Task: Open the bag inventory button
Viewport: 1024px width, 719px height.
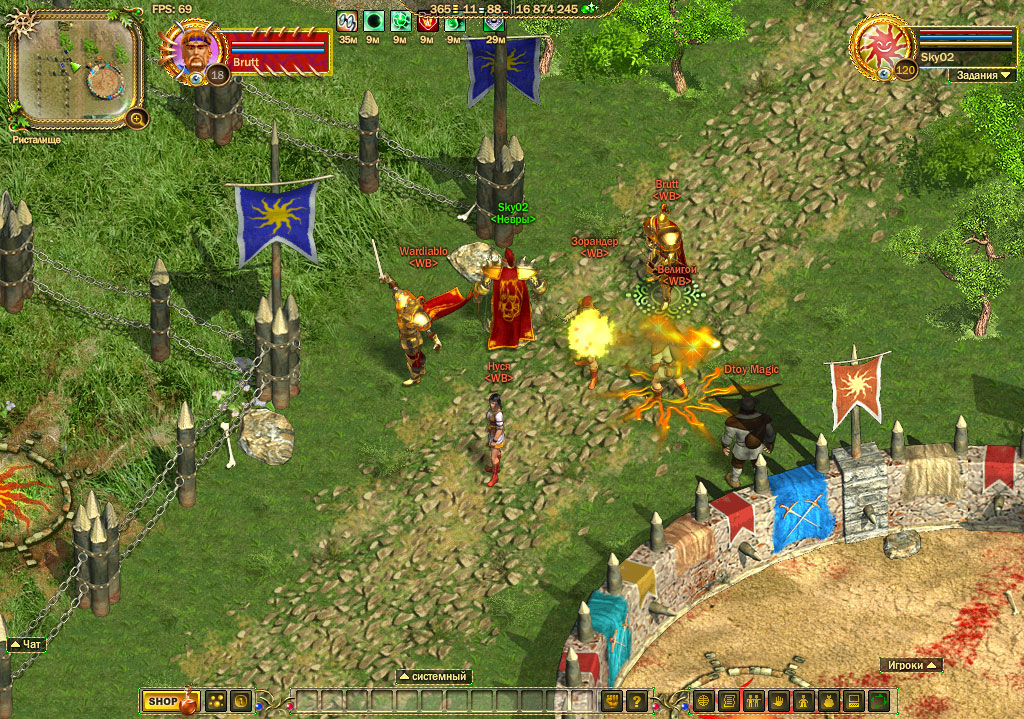Action: [828, 702]
